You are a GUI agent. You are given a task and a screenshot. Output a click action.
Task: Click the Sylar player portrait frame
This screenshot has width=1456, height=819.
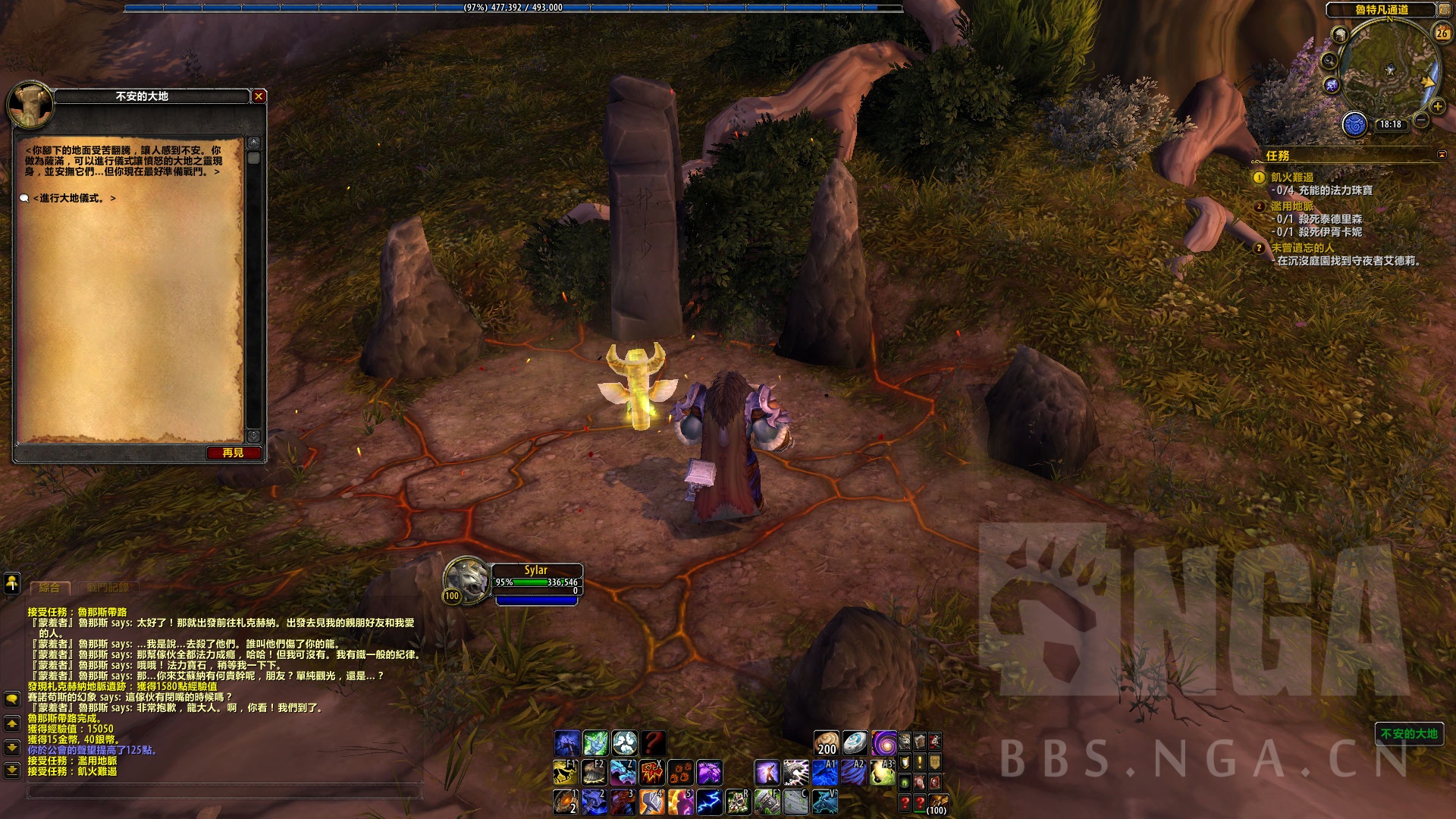tap(467, 580)
